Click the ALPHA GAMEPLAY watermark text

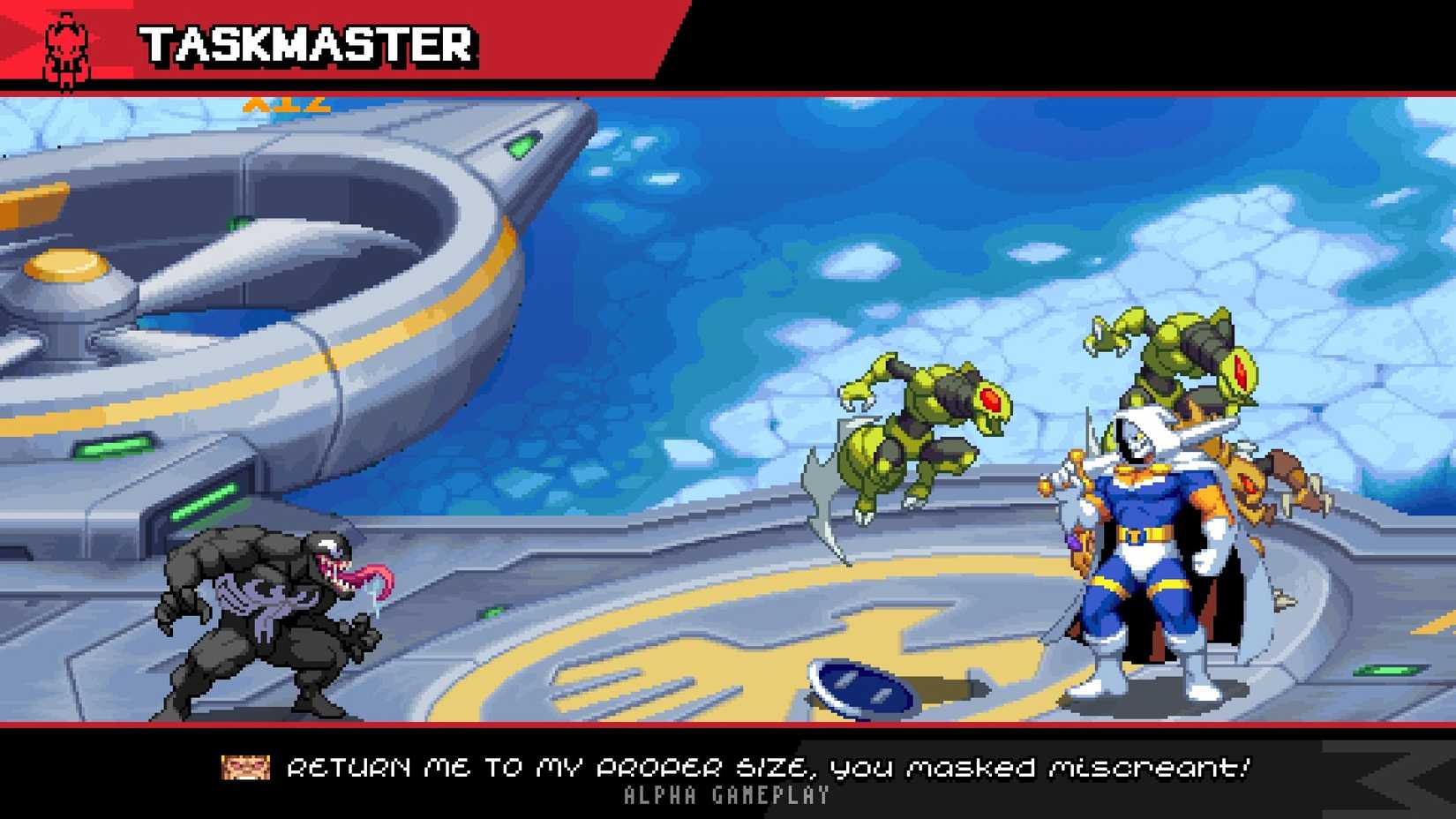pyautogui.click(x=728, y=797)
